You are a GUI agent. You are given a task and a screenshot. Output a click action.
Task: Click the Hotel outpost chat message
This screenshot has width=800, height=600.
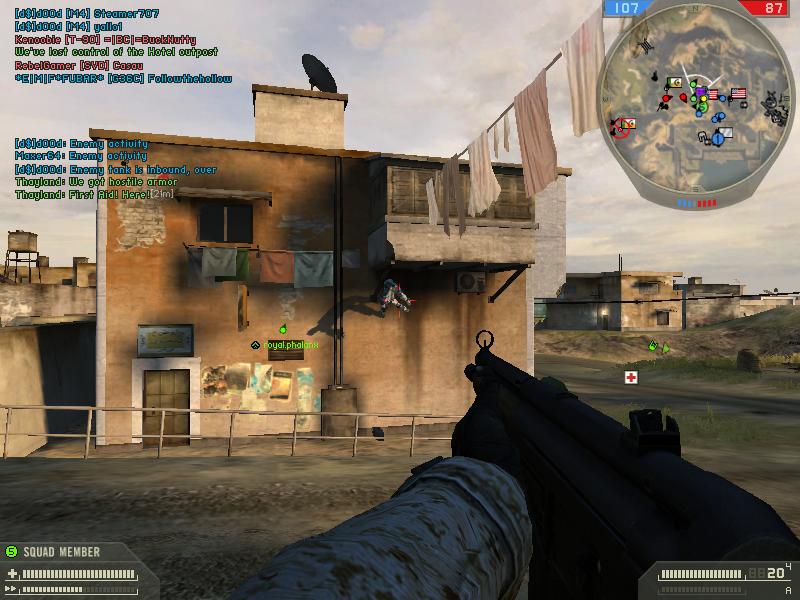point(116,52)
